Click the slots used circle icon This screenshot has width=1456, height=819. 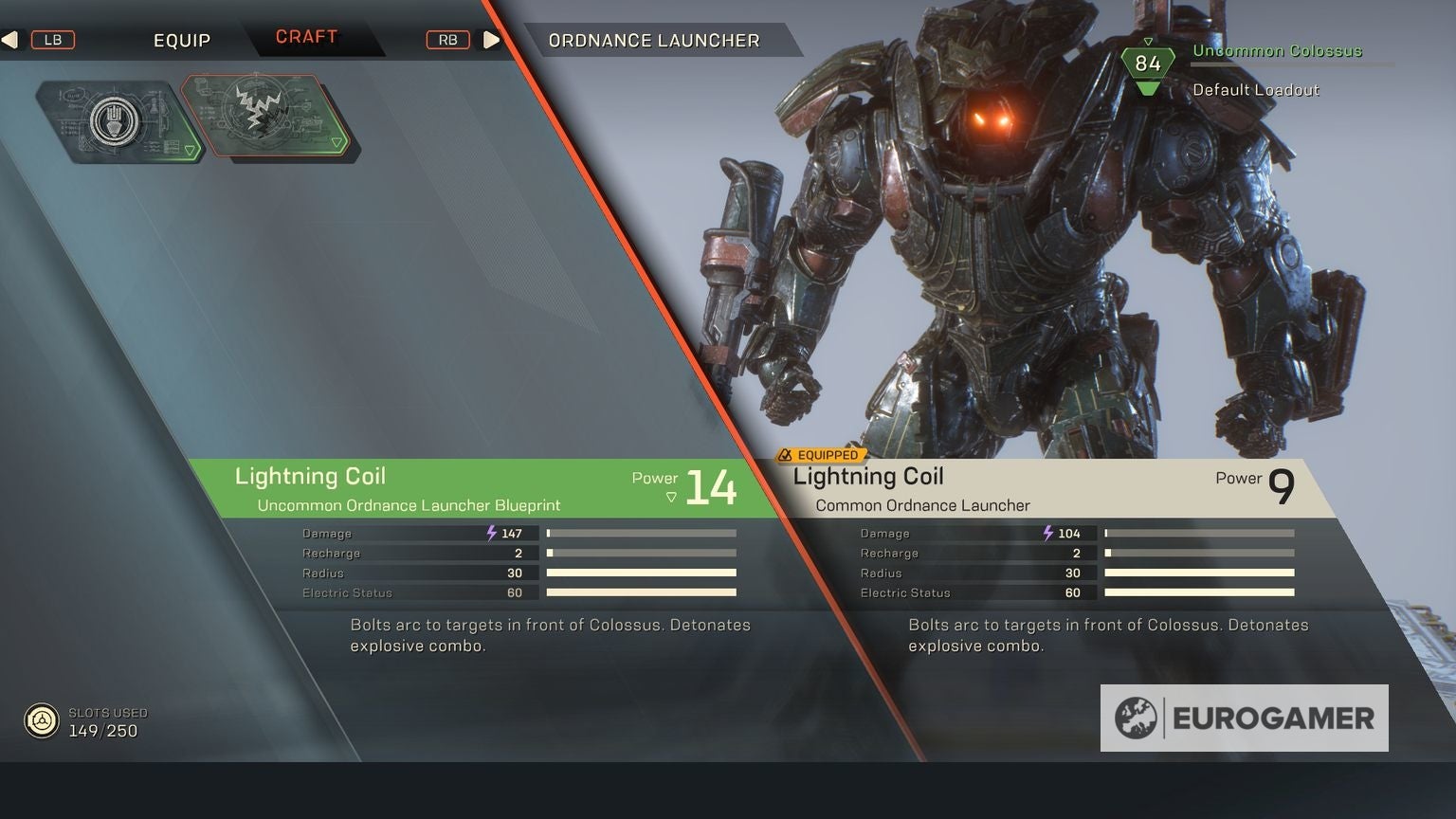coord(41,719)
